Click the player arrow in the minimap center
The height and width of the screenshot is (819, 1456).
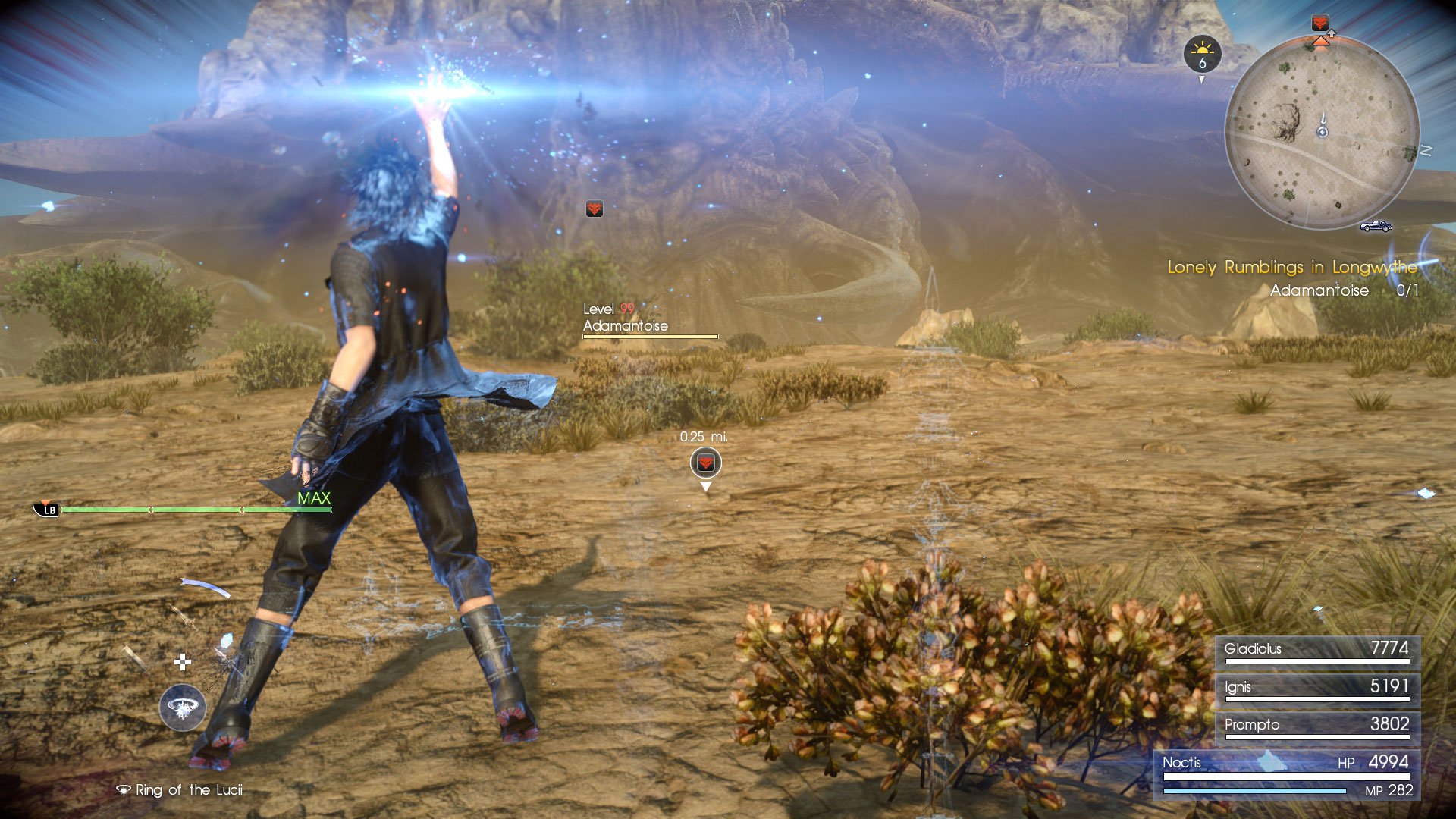[1323, 127]
